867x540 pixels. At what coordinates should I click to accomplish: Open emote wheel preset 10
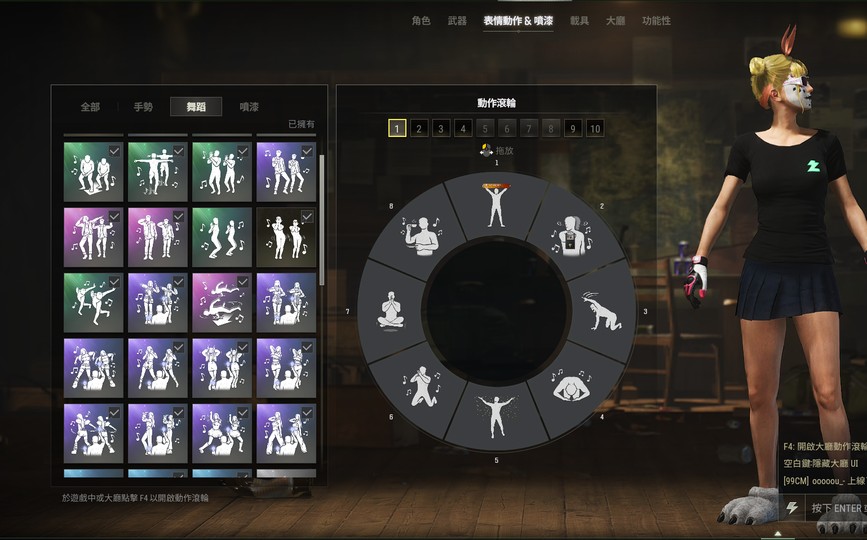tap(595, 128)
